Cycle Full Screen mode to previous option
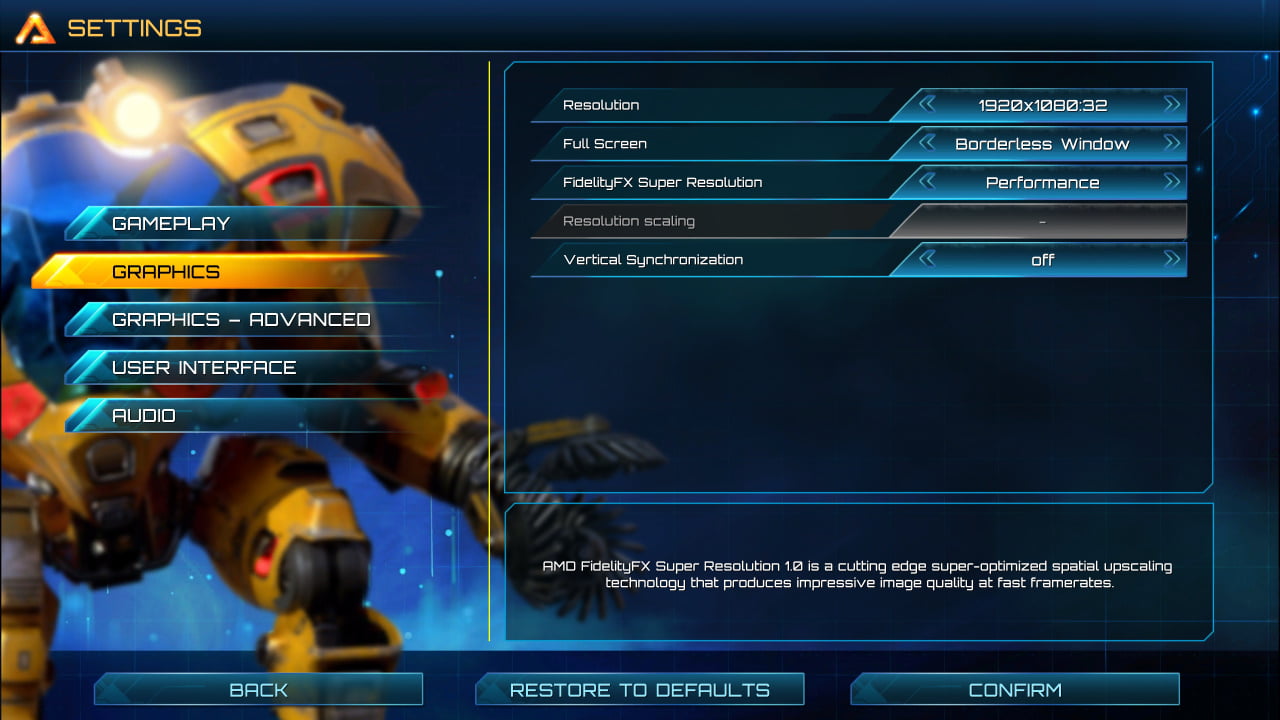 point(927,143)
